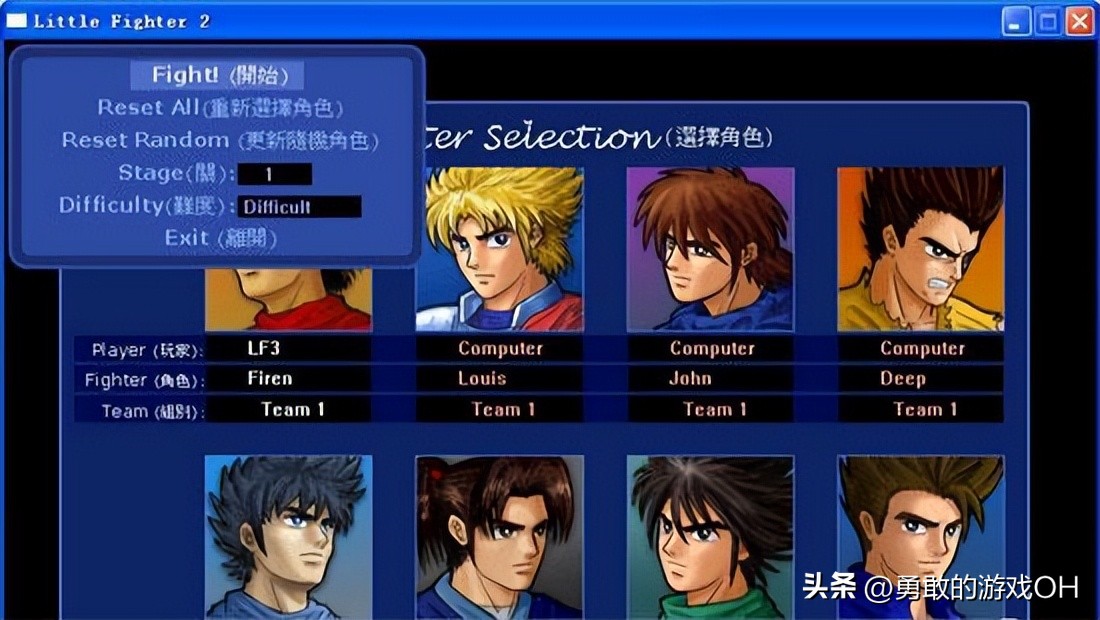Start the match with Fight!
Viewport: 1100px width, 620px height.
click(217, 75)
